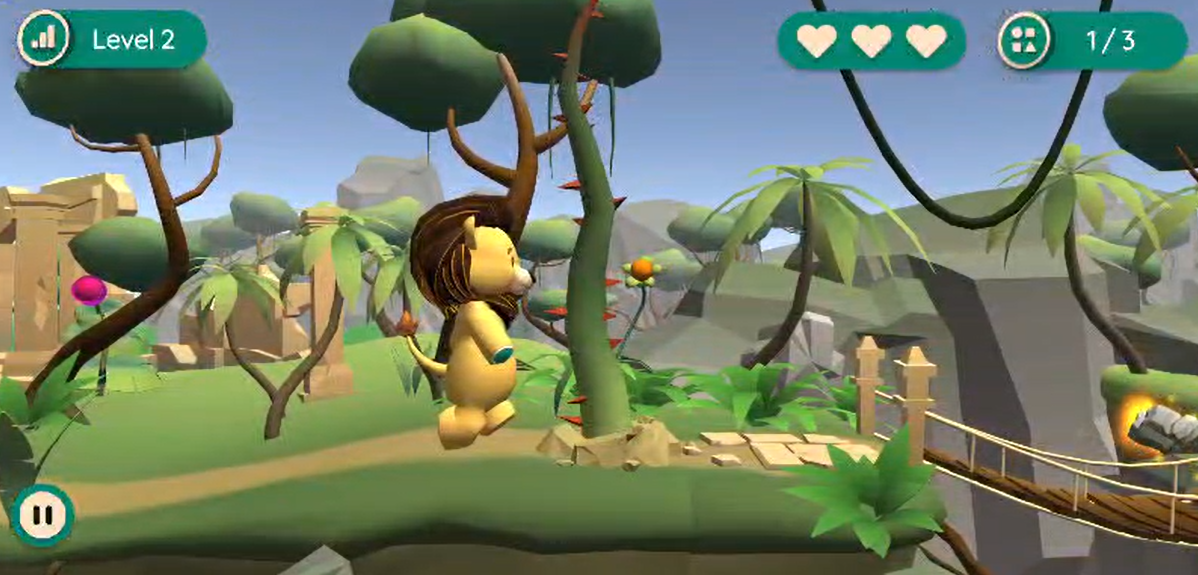
Task: Pause the game with the pause button
Action: (42, 516)
